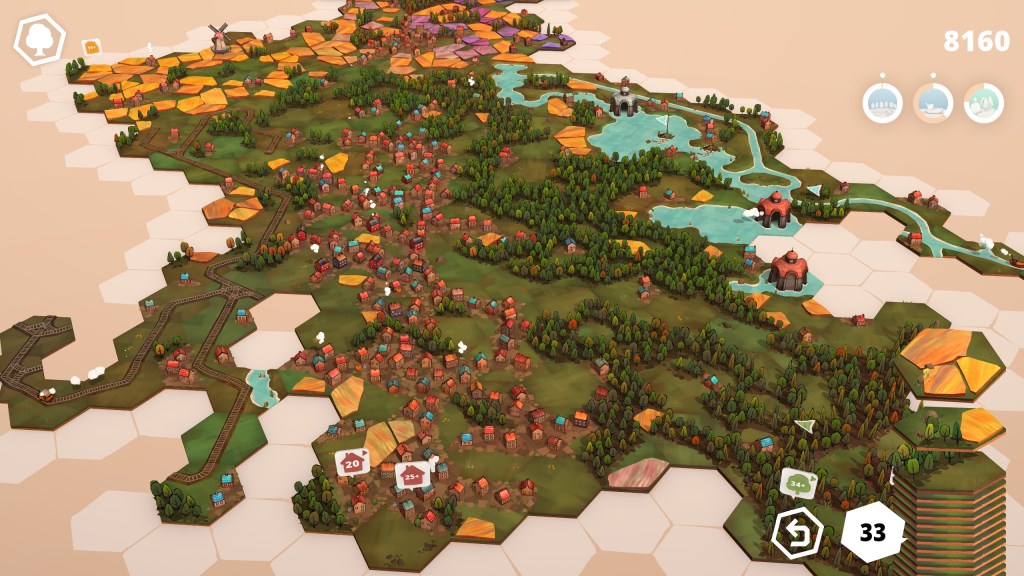Open the boat challenge circle icon

(x=933, y=102)
